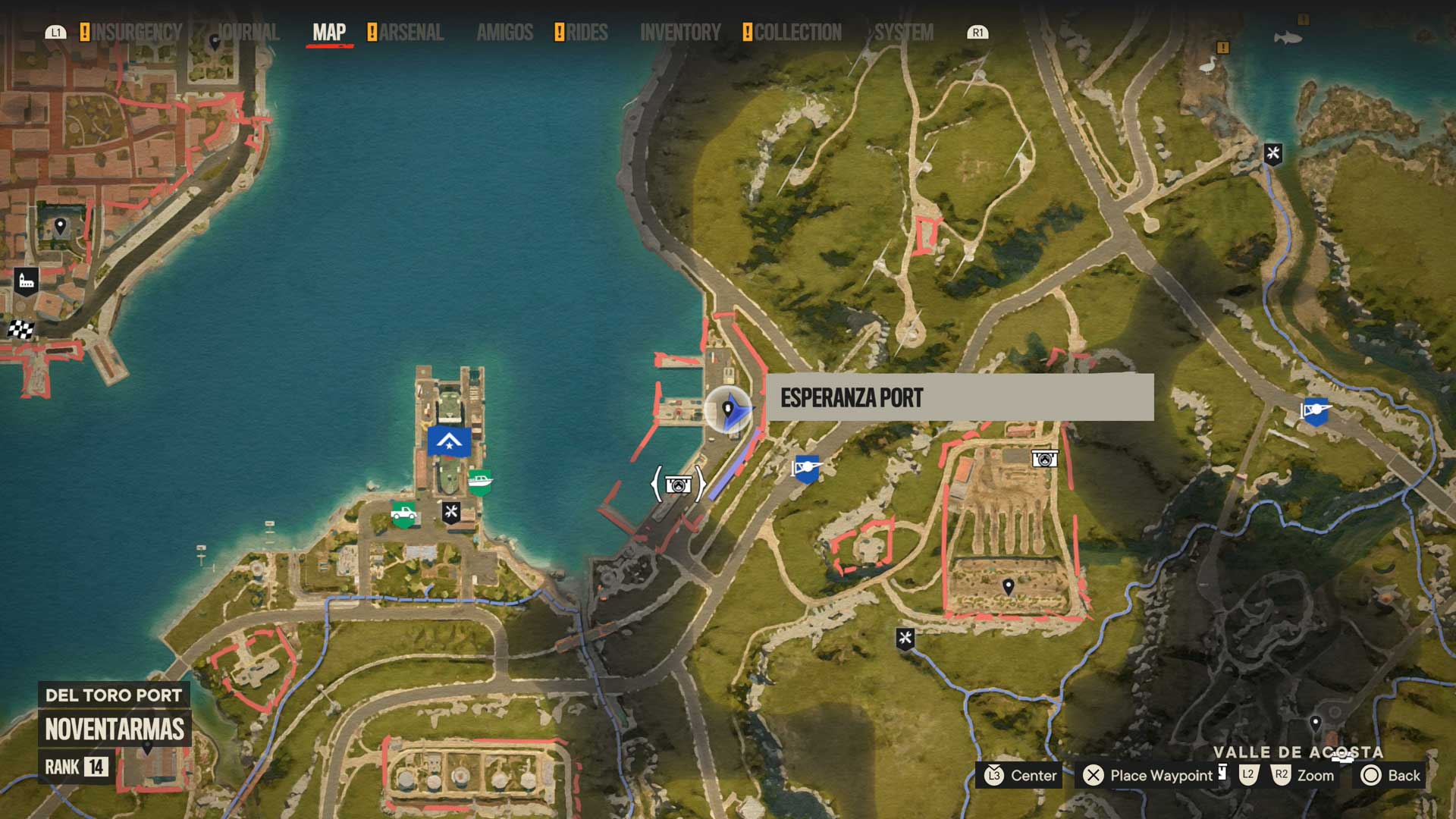This screenshot has height=819, width=1456.
Task: Select the Map tab
Action: click(x=329, y=33)
